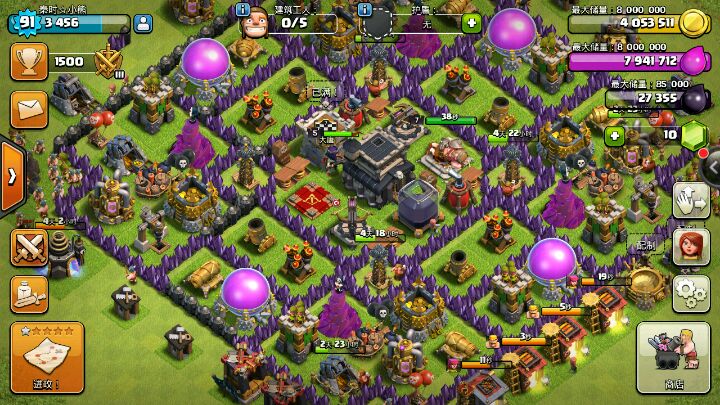Open the settings gears

tap(691, 292)
